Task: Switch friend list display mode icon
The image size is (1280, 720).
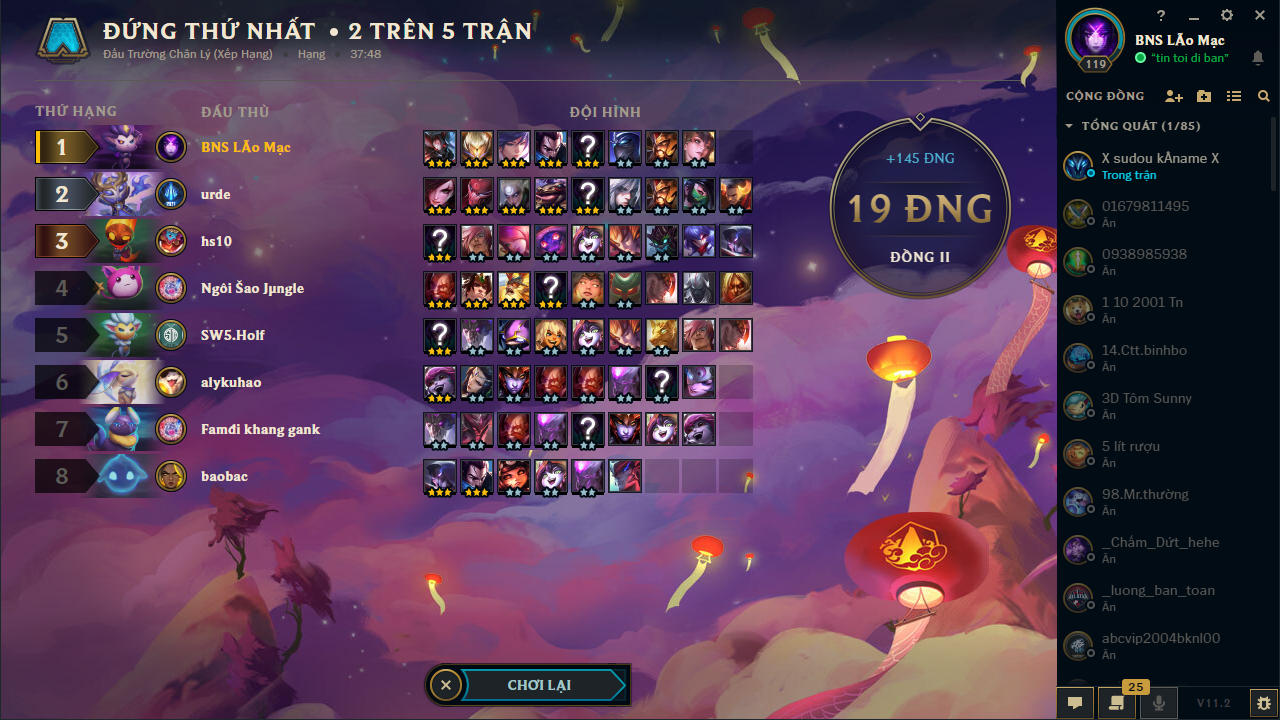Action: (1234, 96)
